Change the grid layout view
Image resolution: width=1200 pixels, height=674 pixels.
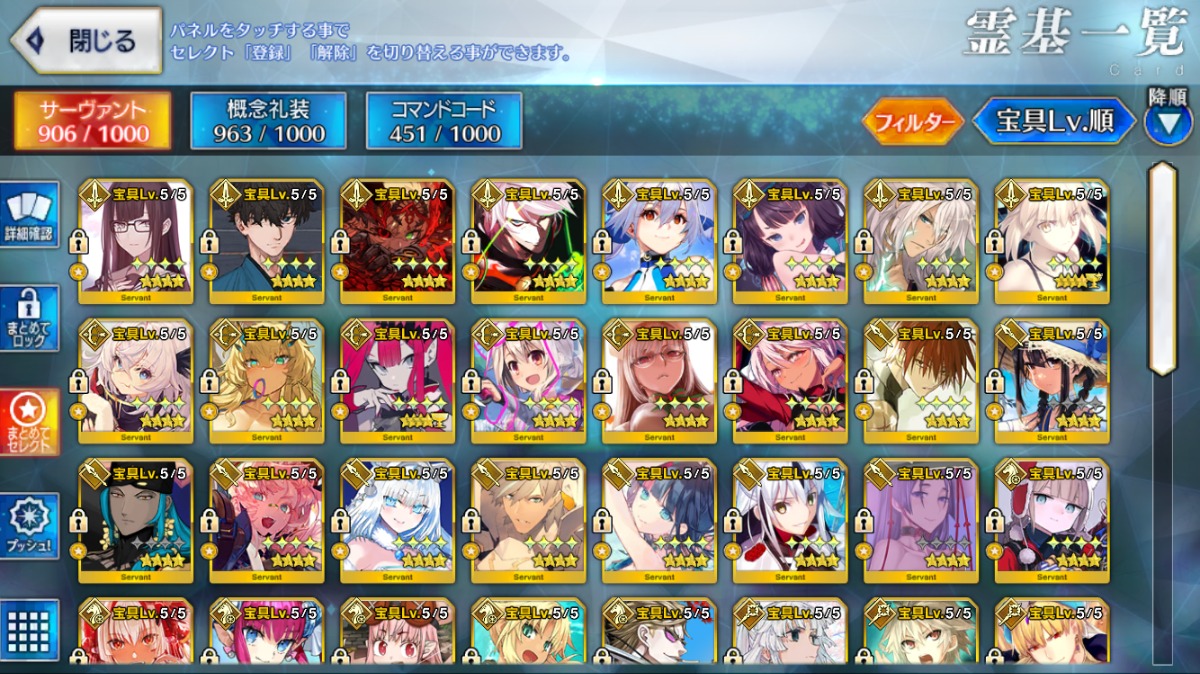30,628
